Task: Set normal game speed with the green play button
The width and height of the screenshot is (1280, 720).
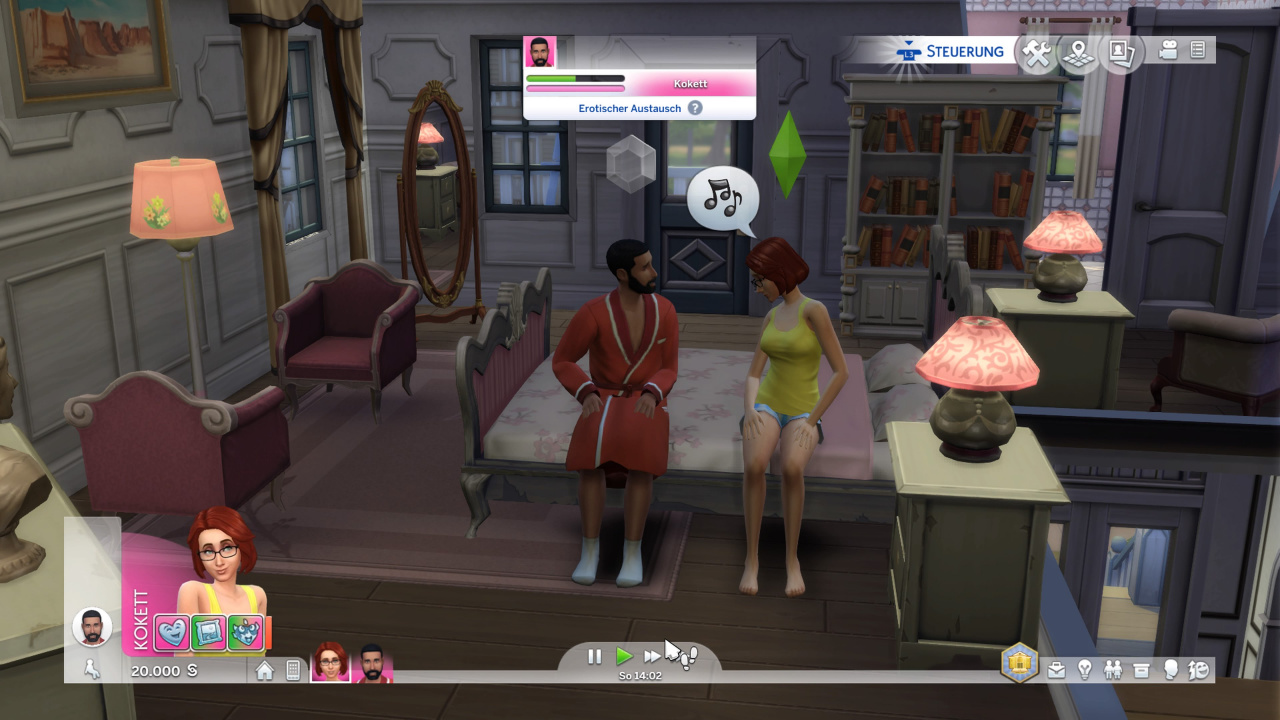Action: coord(624,656)
